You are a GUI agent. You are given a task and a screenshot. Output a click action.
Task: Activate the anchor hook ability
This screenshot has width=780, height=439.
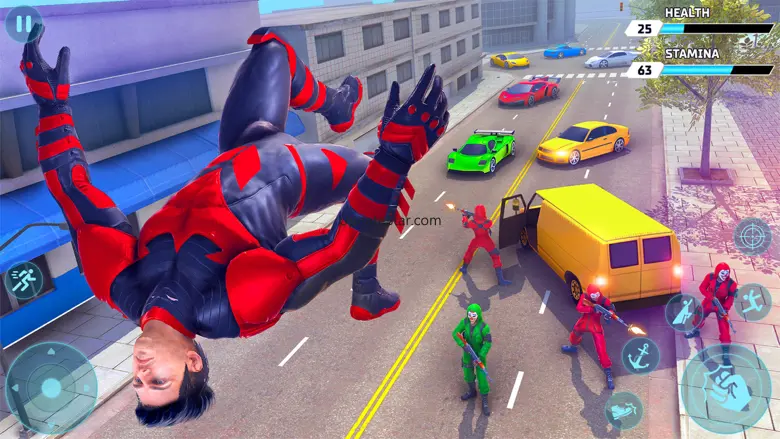(x=640, y=355)
